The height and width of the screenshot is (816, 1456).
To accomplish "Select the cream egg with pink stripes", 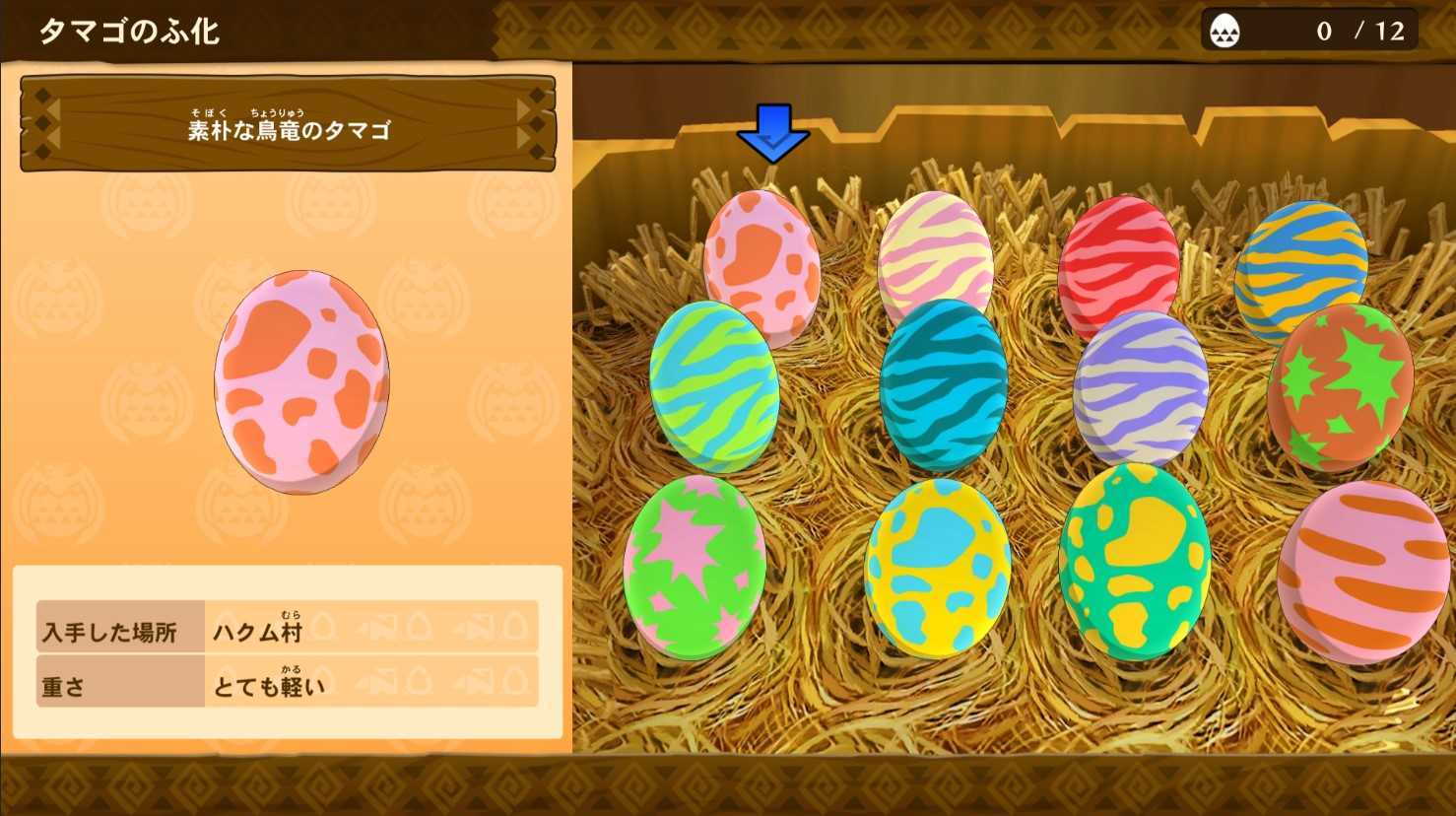I will tap(936, 251).
